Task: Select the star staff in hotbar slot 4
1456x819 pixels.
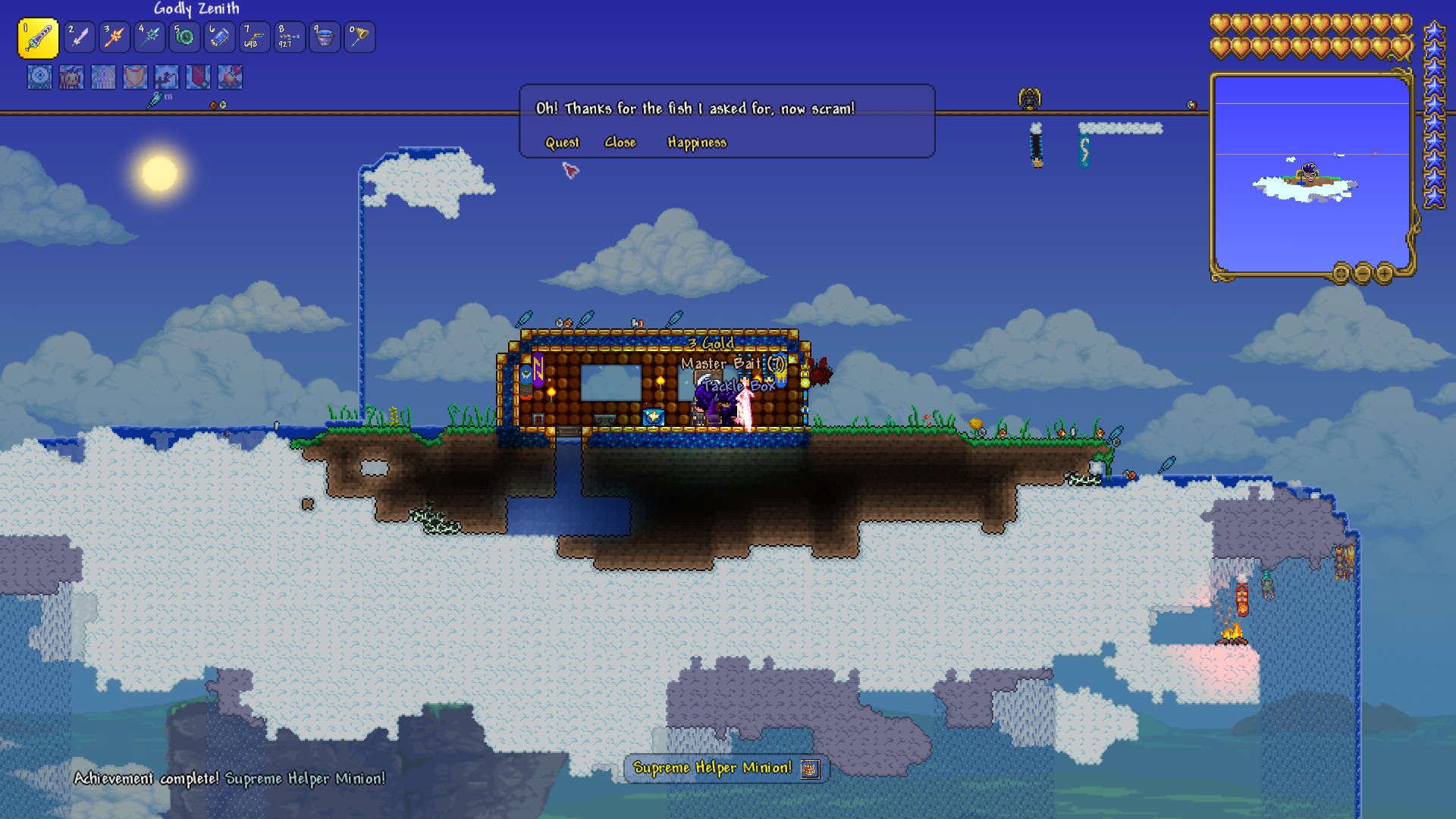Action: [149, 36]
